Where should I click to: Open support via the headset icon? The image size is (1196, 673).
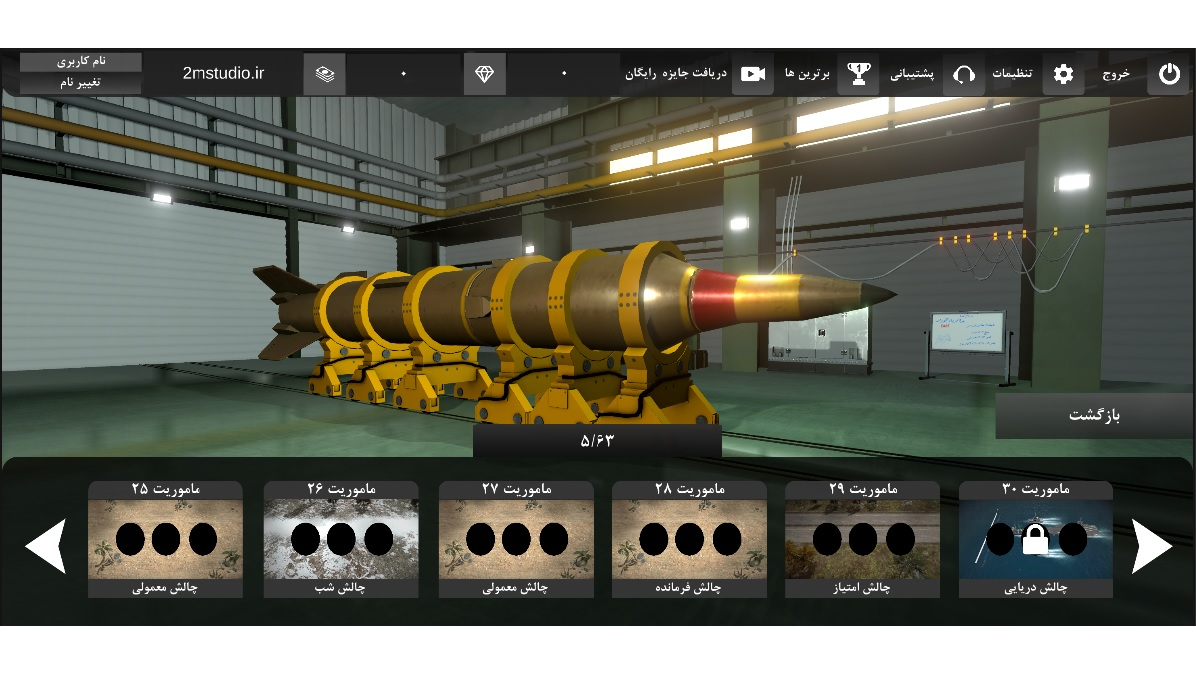coord(964,74)
